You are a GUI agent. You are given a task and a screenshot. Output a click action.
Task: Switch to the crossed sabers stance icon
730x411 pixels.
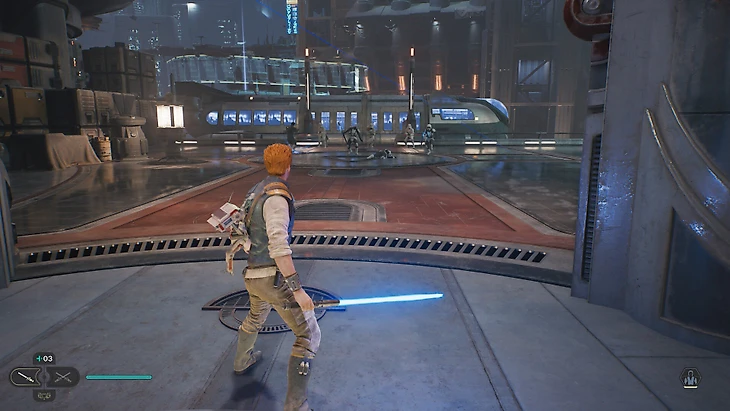[62, 377]
